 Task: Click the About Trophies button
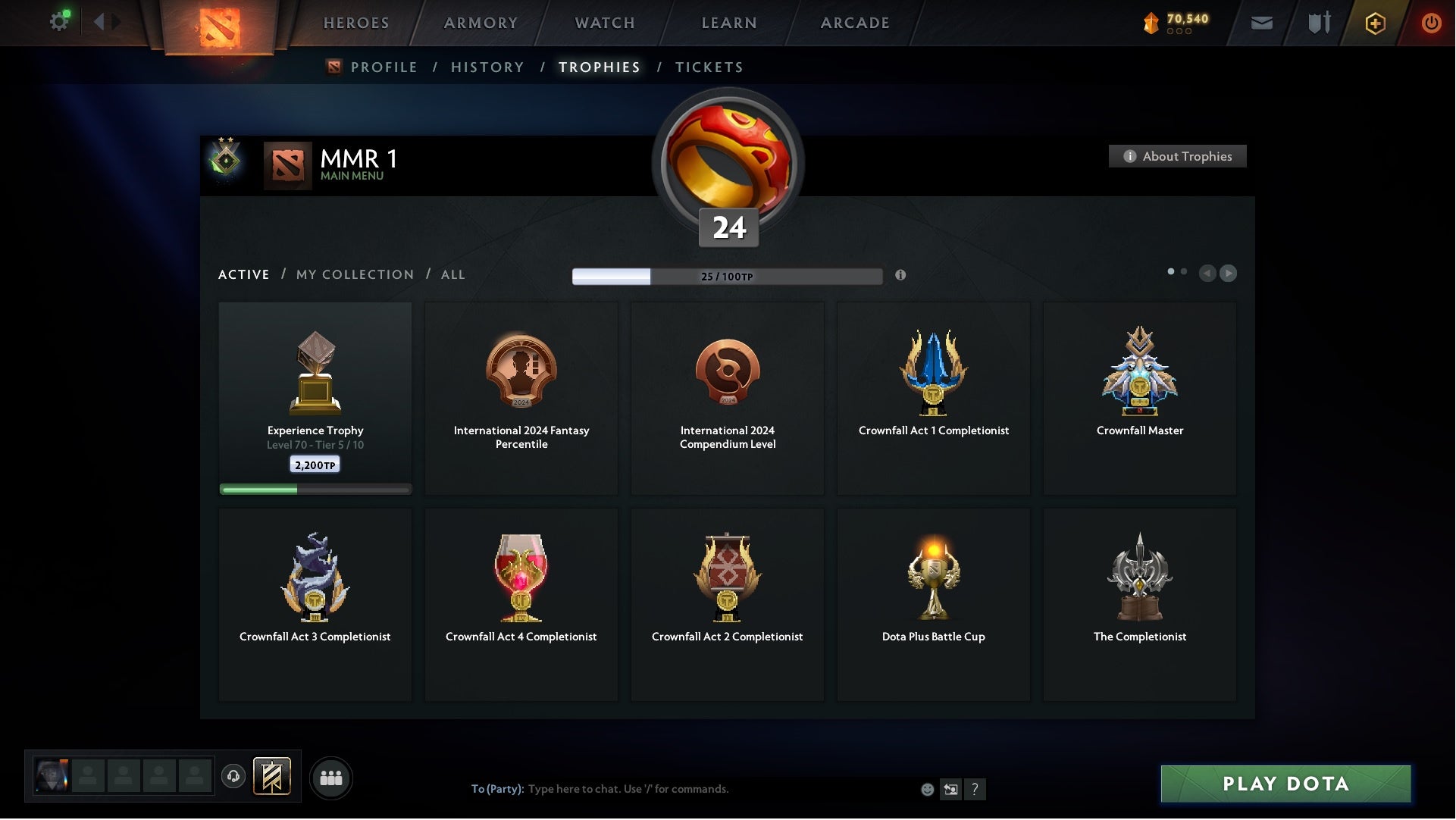[1177, 156]
